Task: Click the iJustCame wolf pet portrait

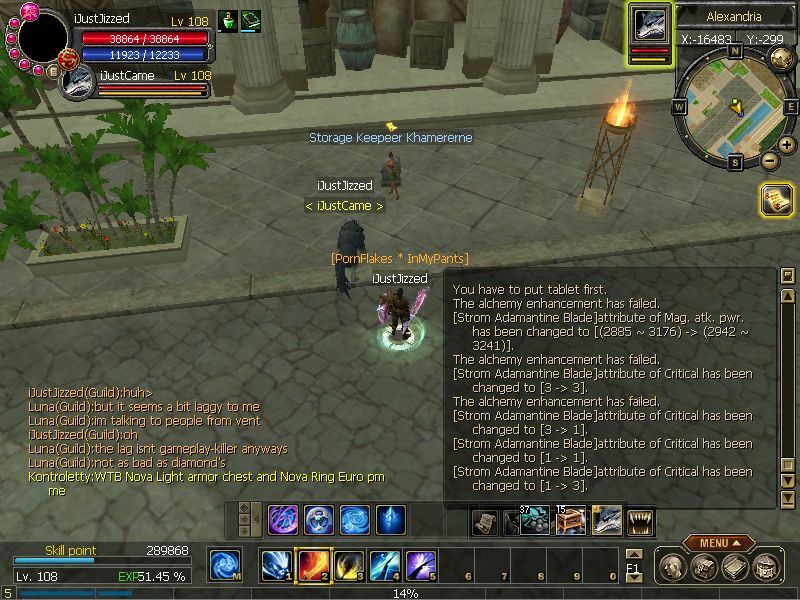Action: (78, 83)
